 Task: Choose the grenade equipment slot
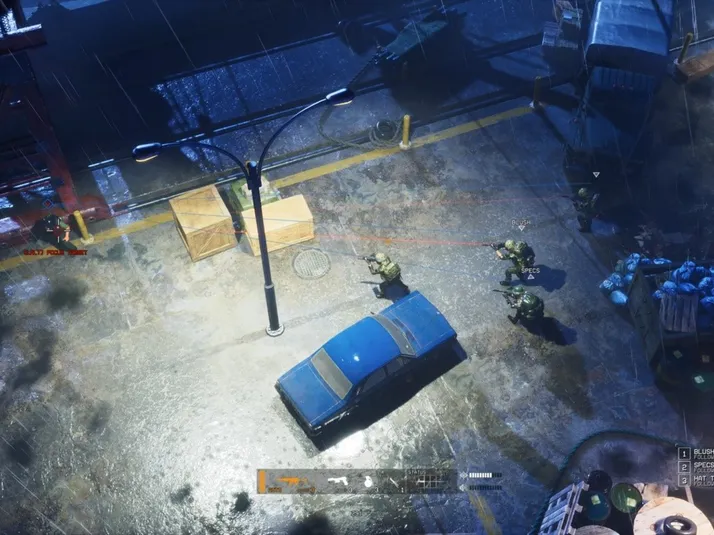point(367,481)
